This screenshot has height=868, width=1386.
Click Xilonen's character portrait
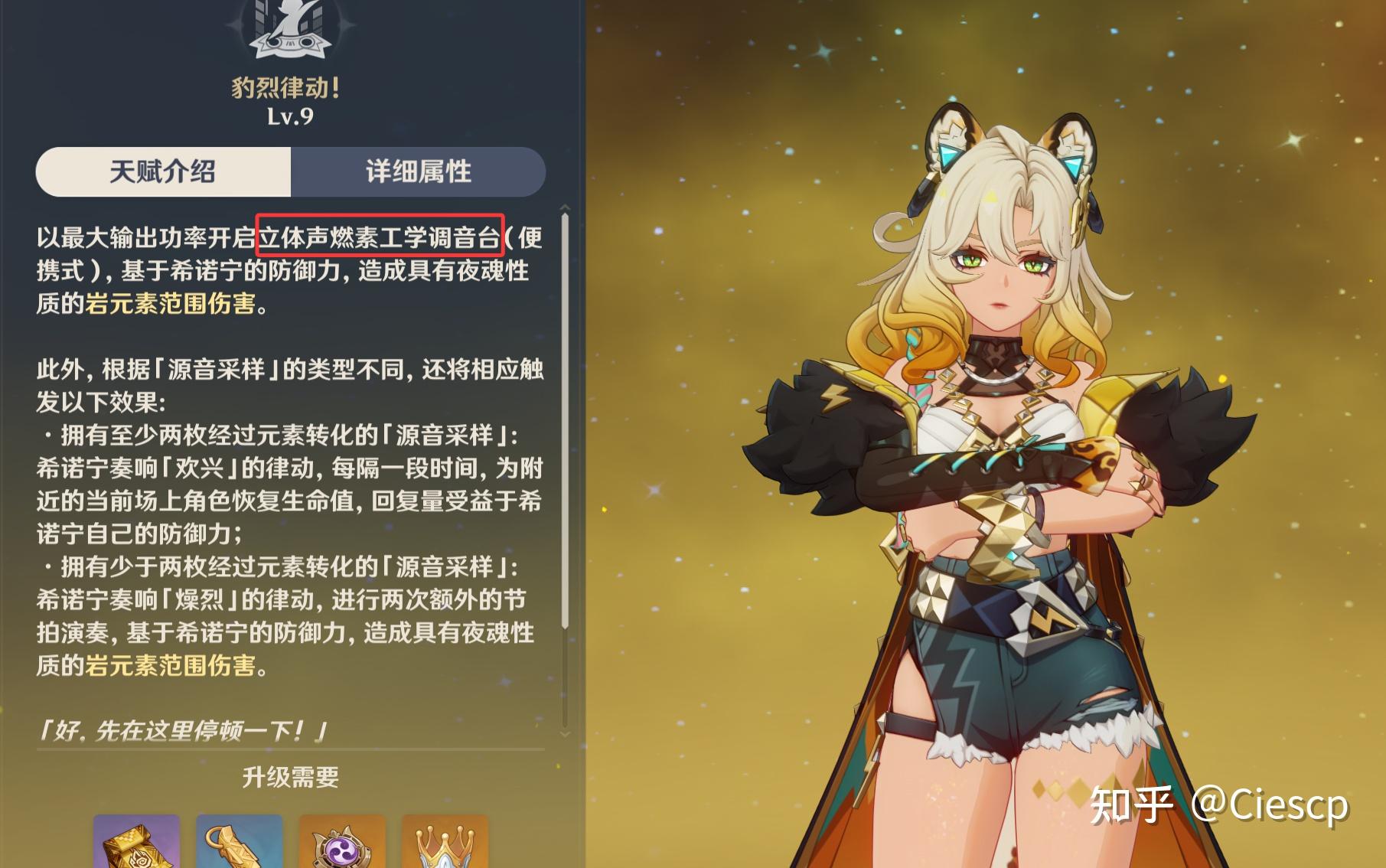click(x=995, y=459)
